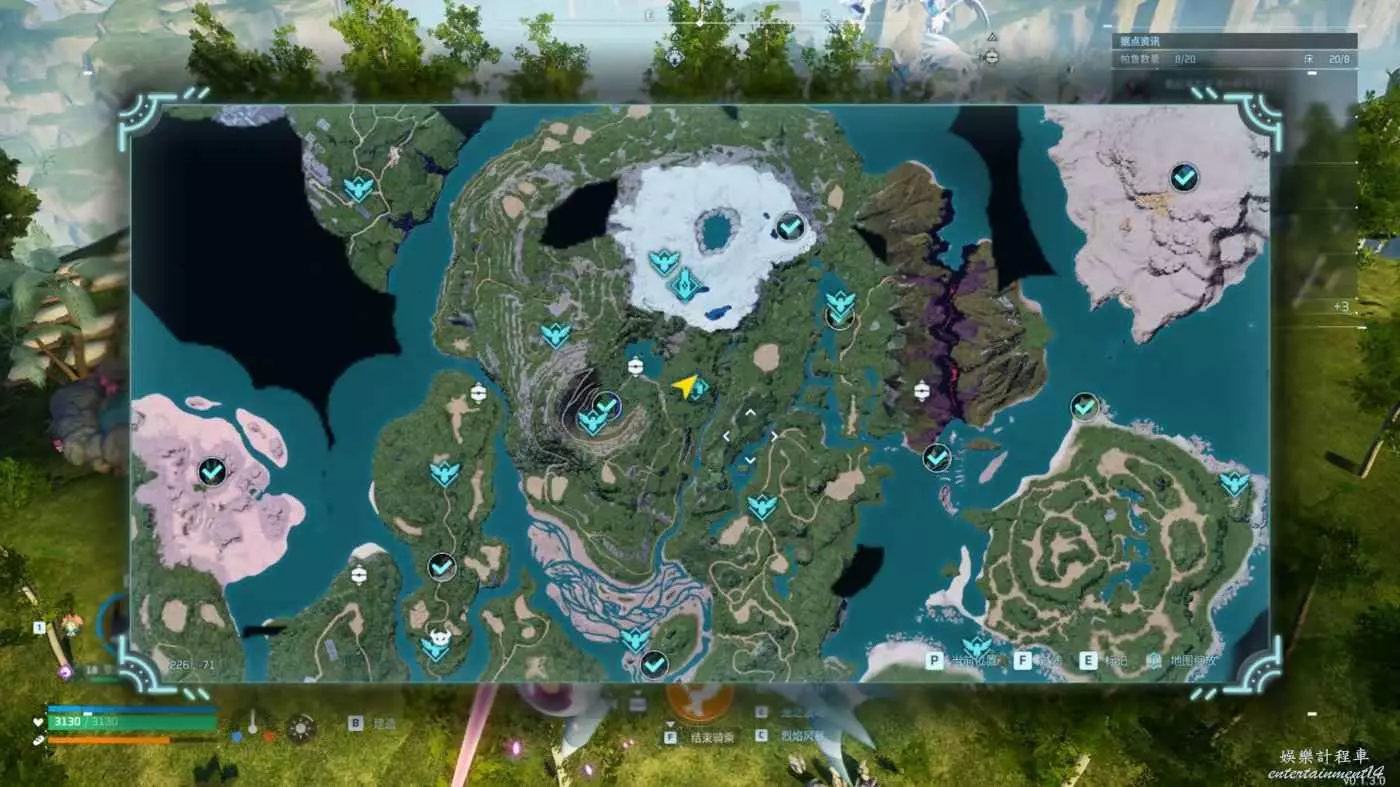Click the white dungeon marker beside the purple ridge
The image size is (1400, 787).
click(922, 391)
